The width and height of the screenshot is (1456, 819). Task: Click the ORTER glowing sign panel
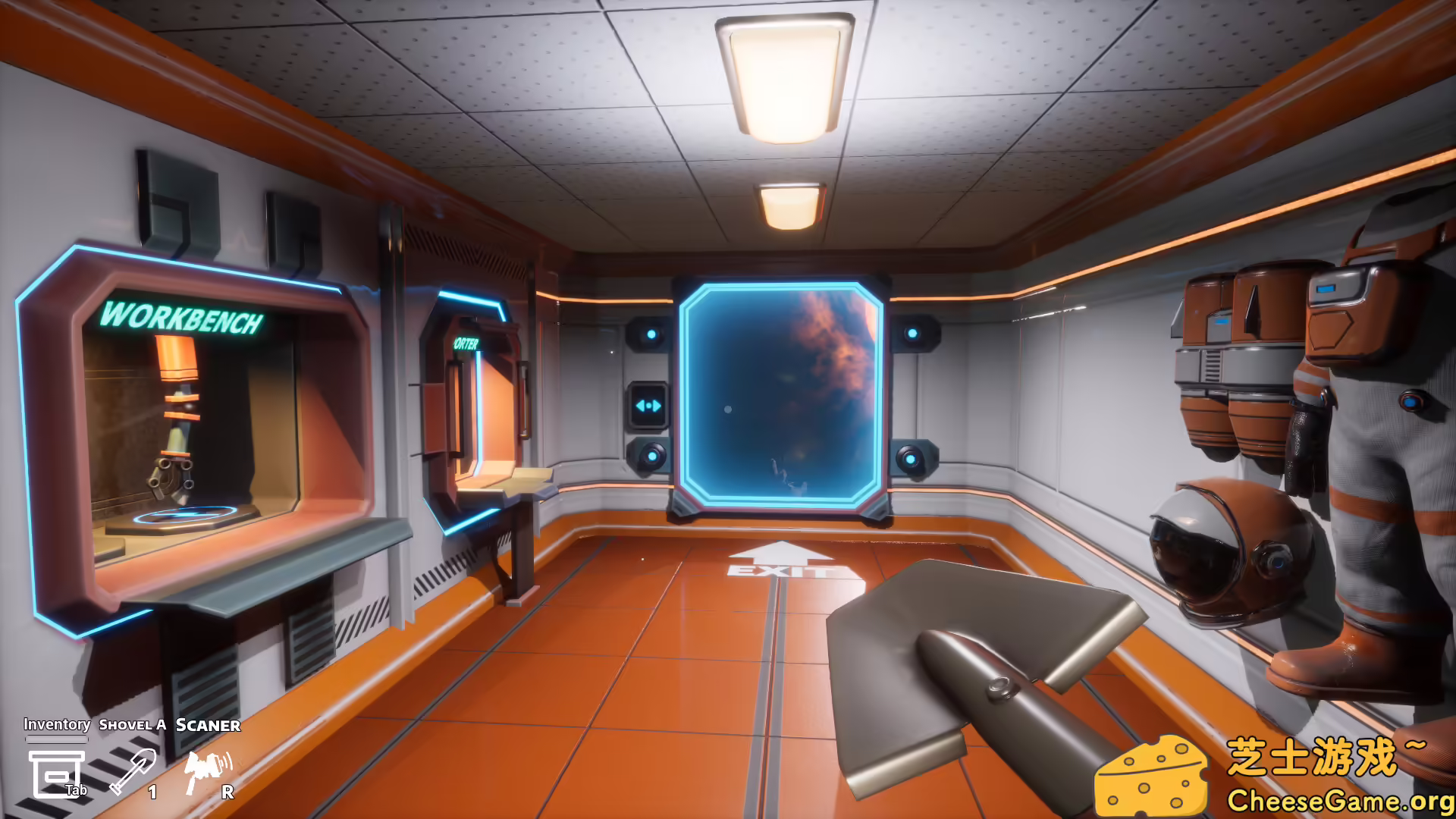click(466, 343)
